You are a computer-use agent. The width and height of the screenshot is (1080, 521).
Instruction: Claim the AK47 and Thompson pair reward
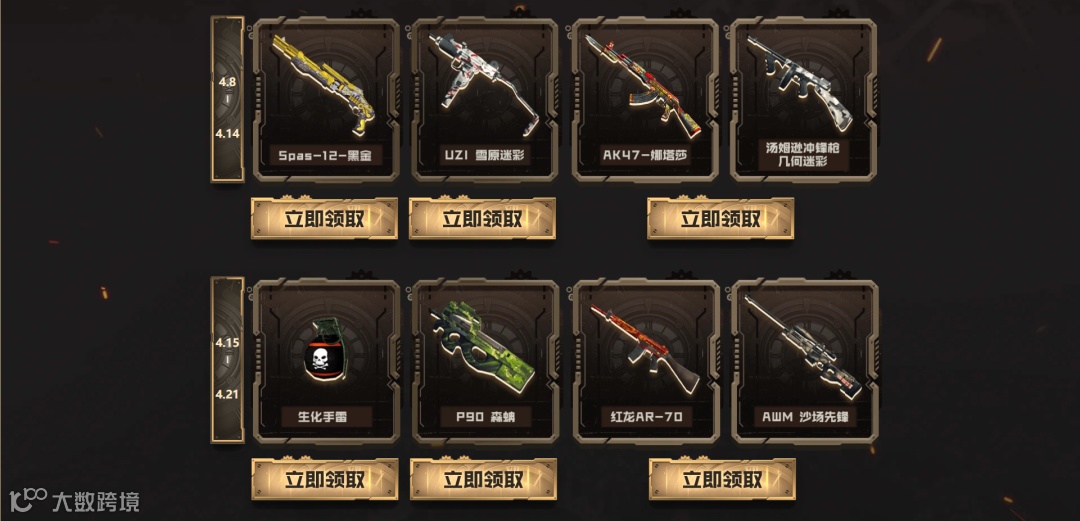coord(721,219)
